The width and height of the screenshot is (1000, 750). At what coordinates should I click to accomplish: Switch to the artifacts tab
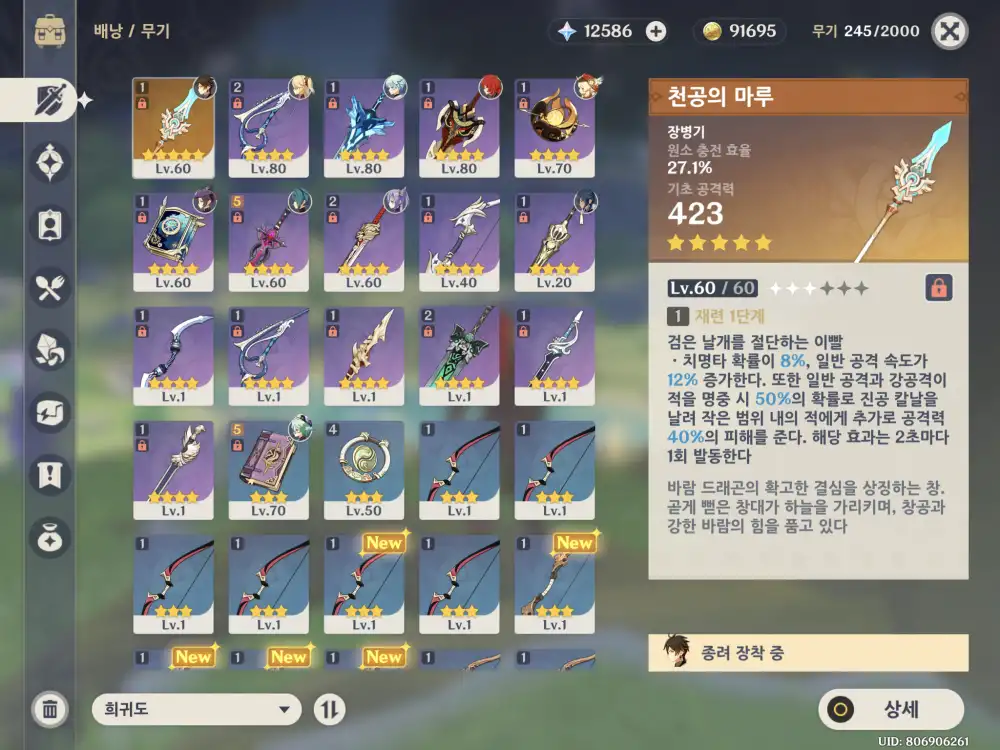point(49,161)
